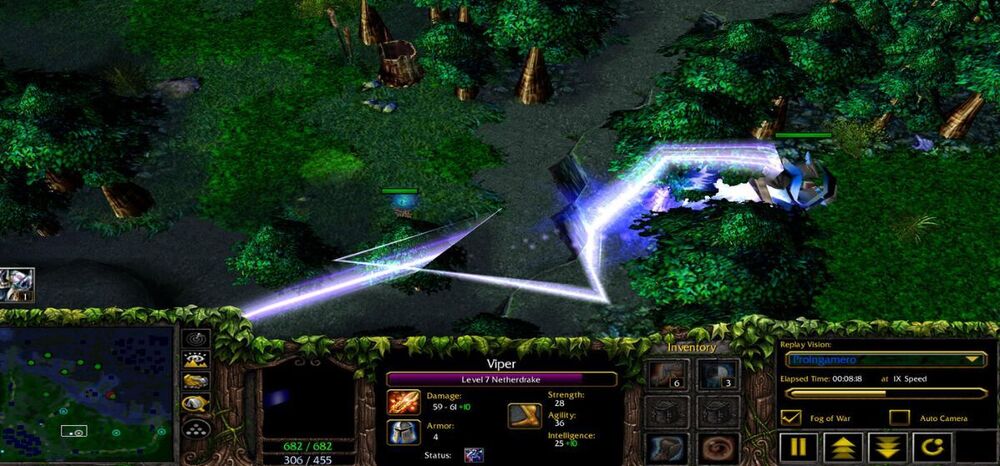1000x466 pixels.
Task: Select the boot item in the inventory
Action: pos(663,447)
